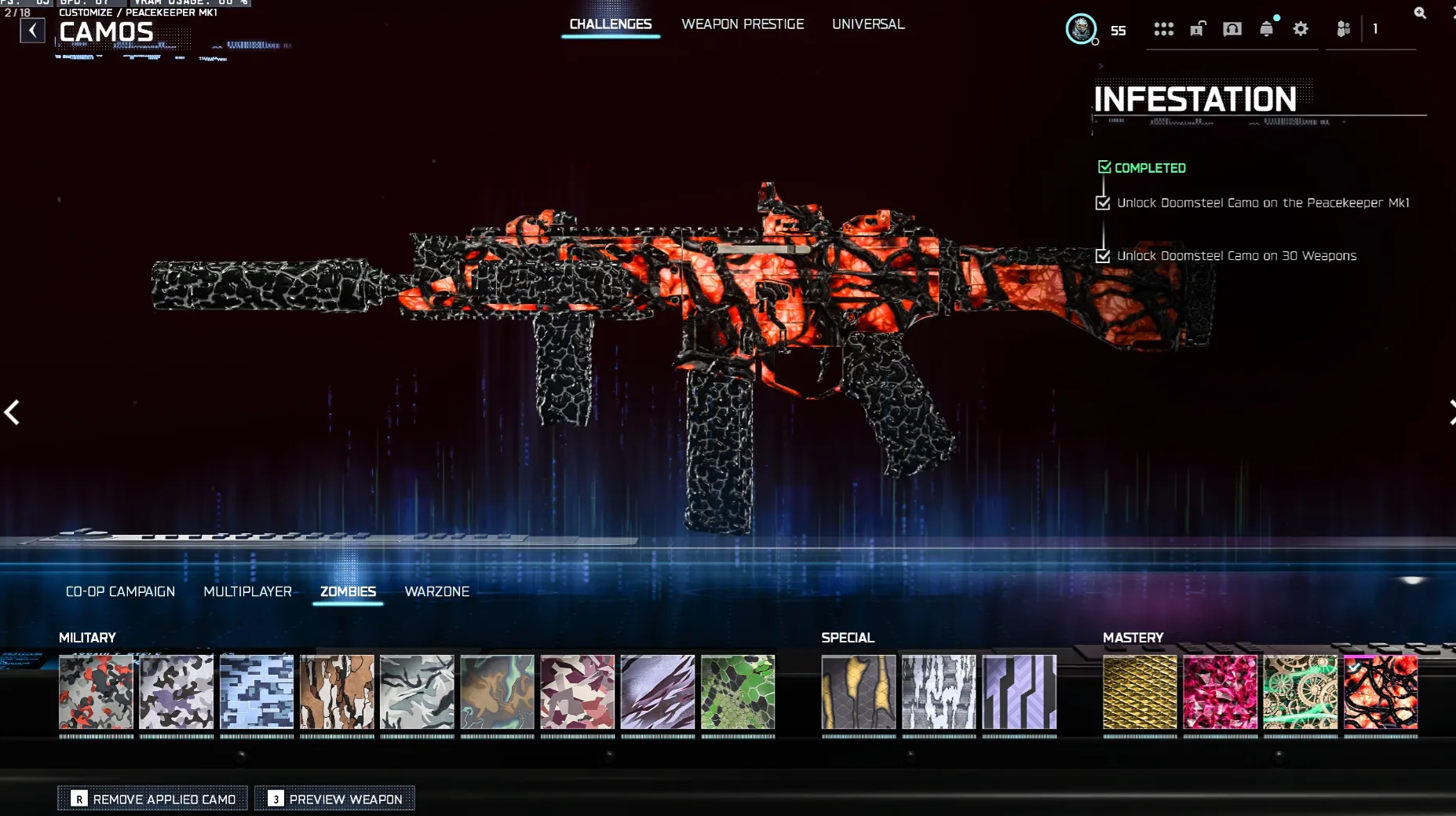Click the unlocked padlock icon
This screenshot has width=1456, height=816.
tap(1197, 28)
